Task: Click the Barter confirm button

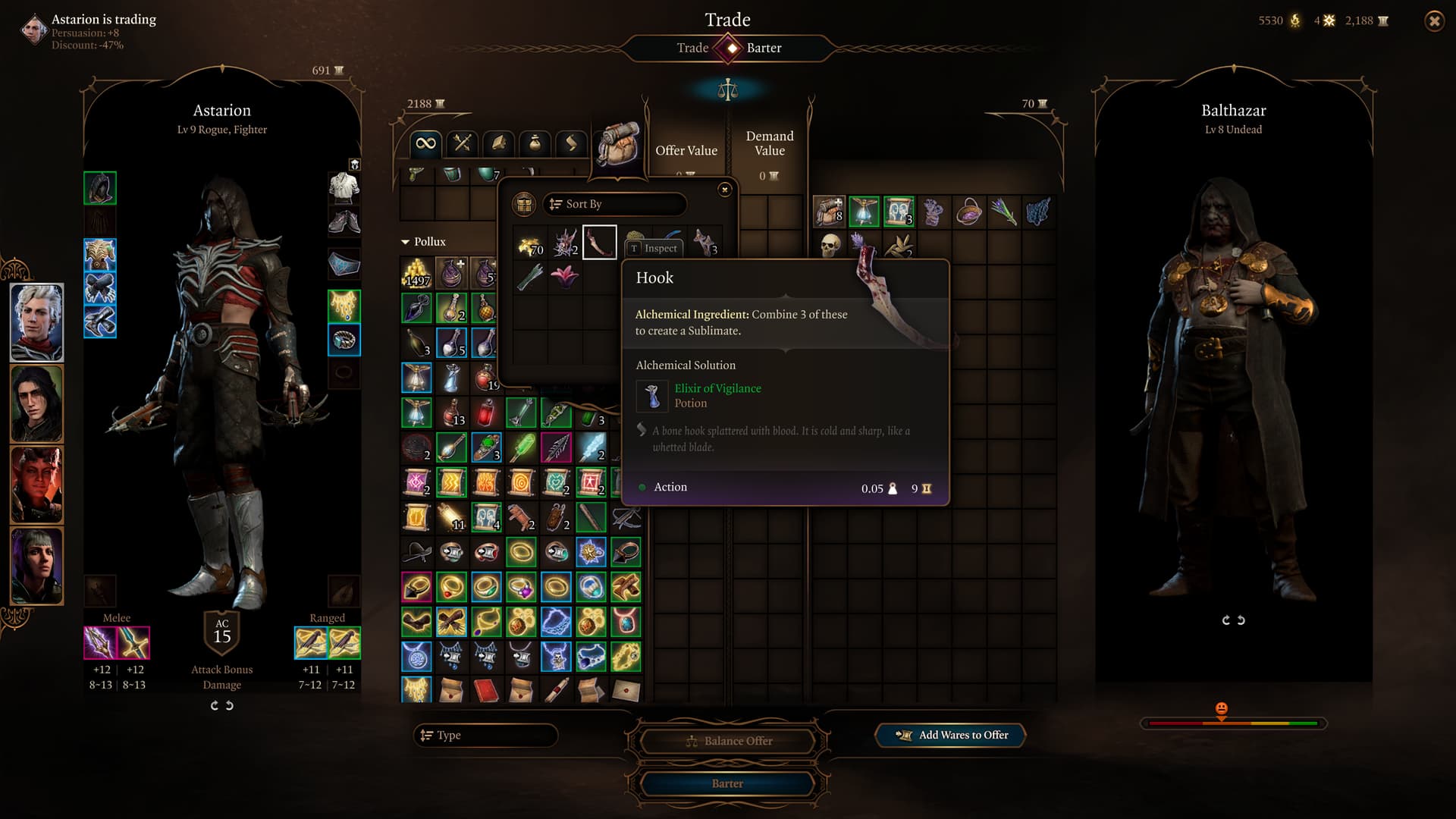Action: 726,783
